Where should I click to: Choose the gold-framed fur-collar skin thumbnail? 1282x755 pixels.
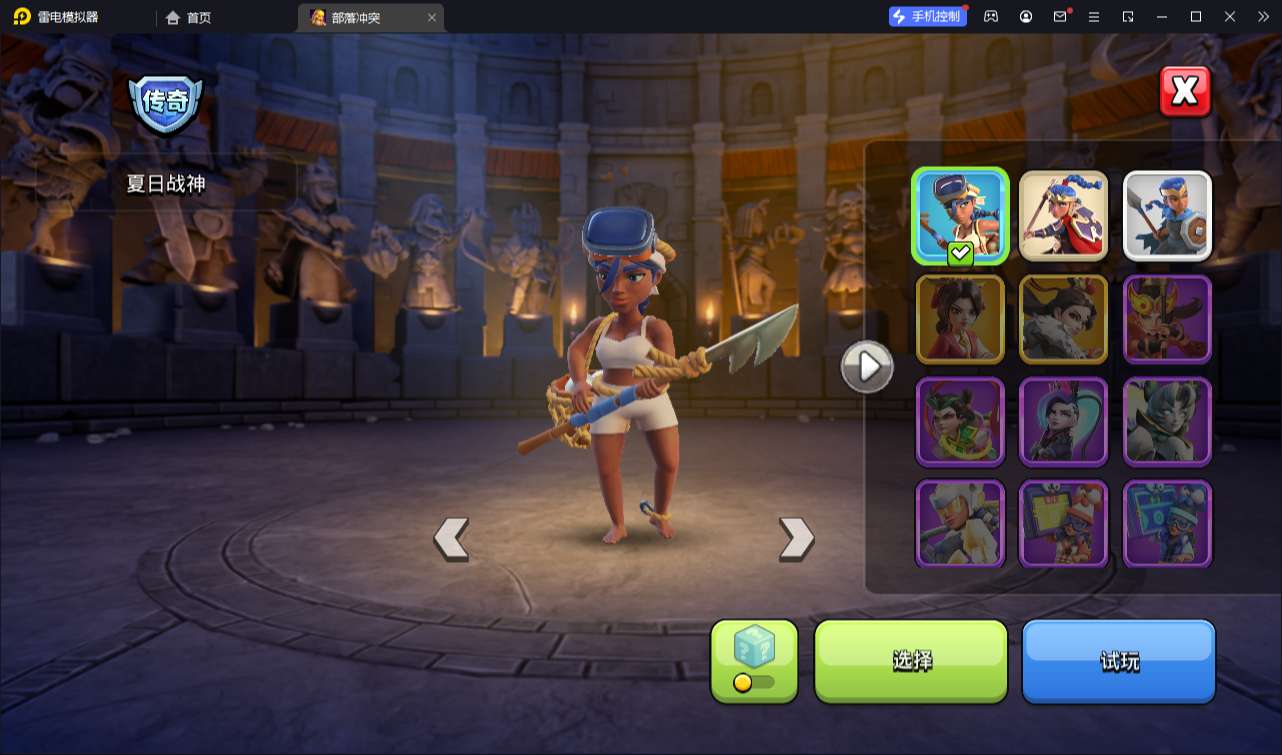1063,319
